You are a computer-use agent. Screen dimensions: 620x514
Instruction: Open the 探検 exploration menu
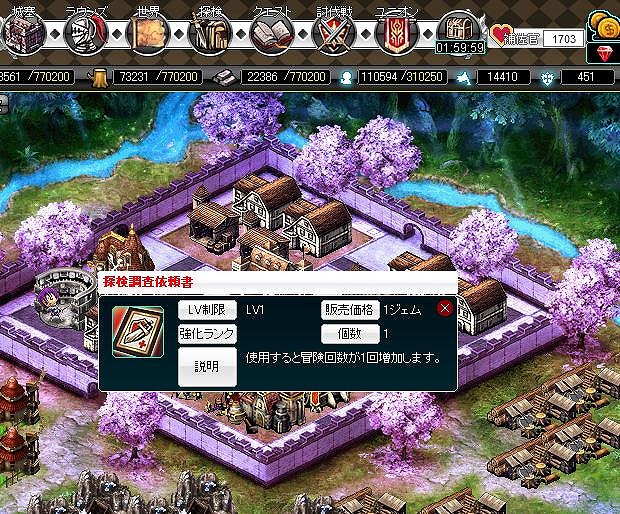coord(208,33)
